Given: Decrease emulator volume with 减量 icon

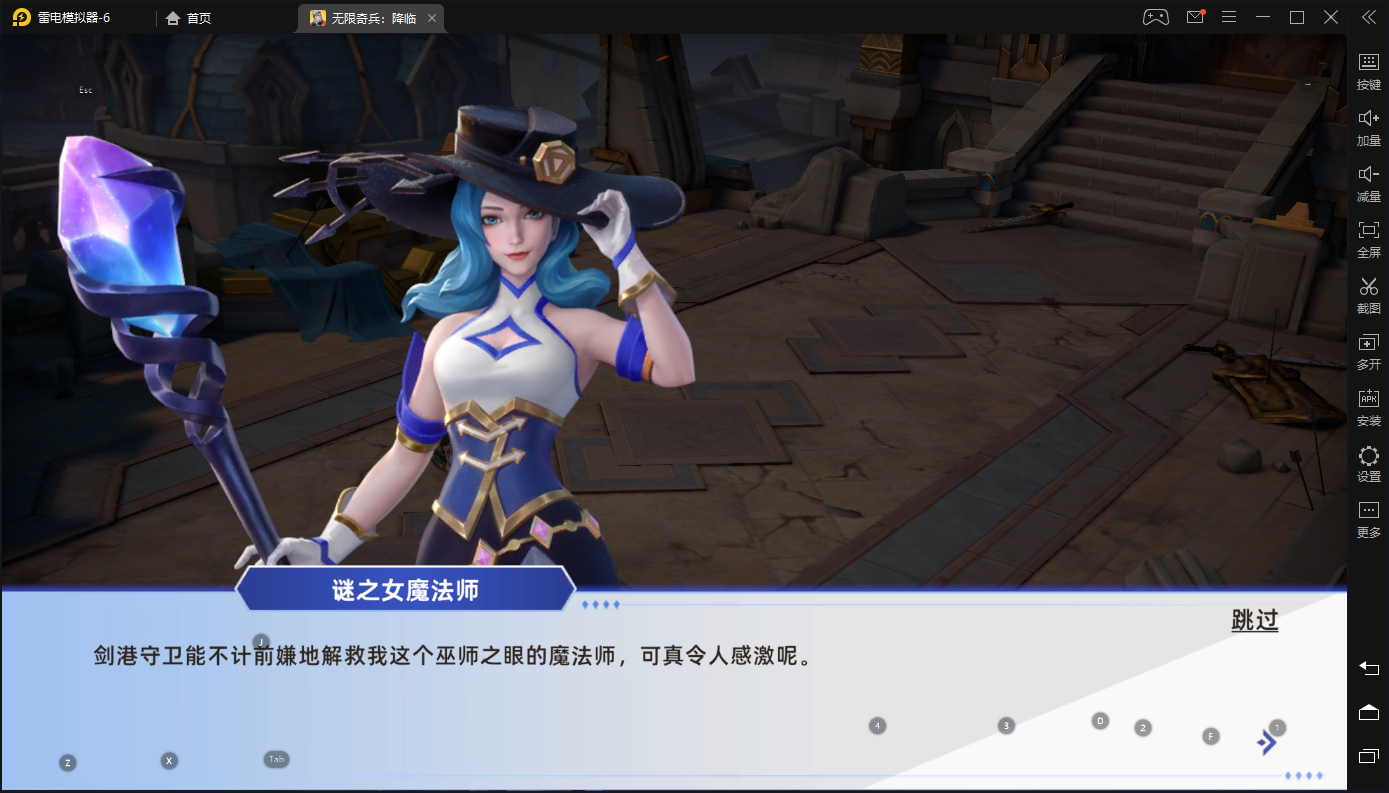Looking at the screenshot, I should click(1368, 182).
